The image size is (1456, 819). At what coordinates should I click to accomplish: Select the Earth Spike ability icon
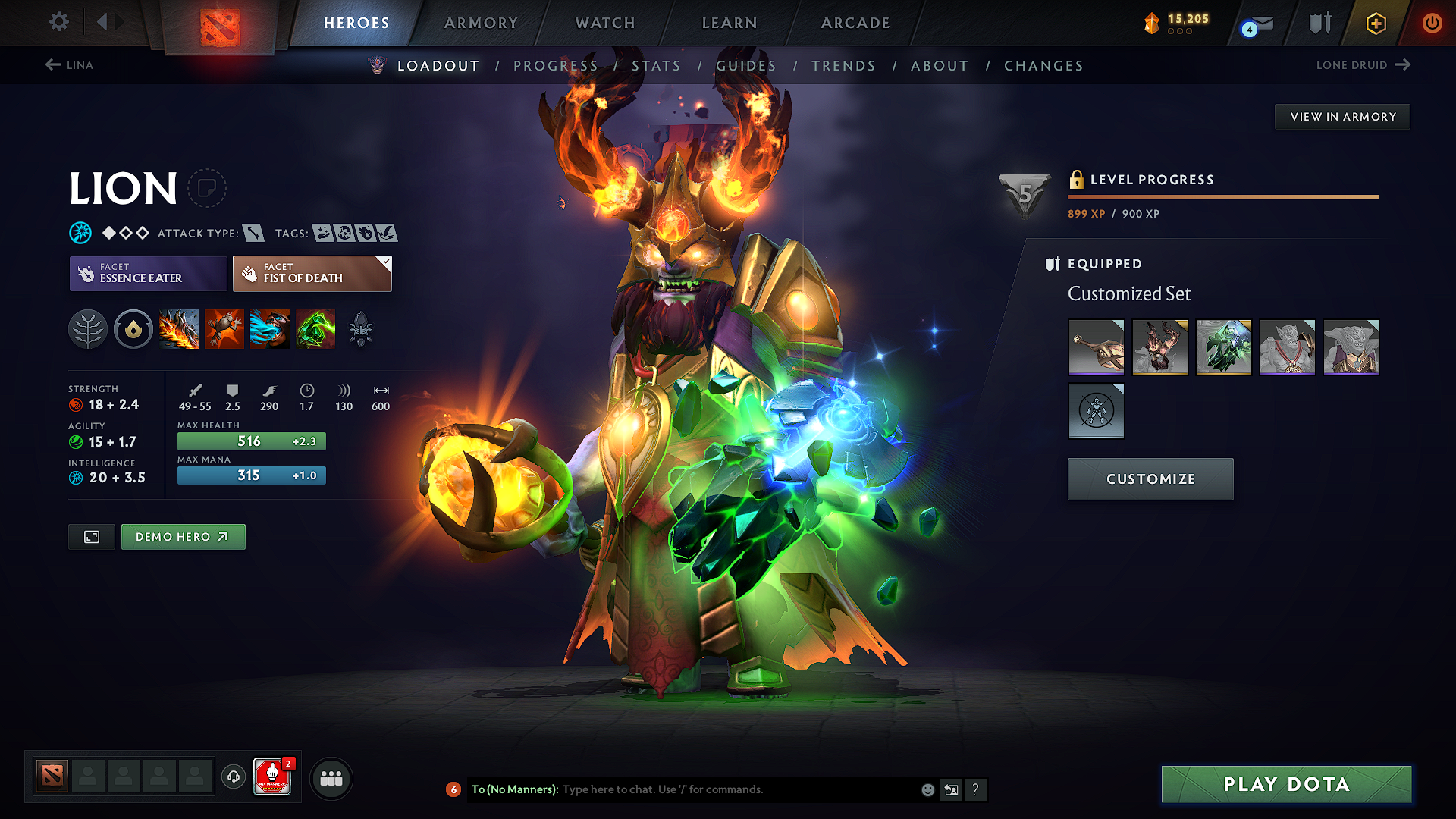point(179,329)
